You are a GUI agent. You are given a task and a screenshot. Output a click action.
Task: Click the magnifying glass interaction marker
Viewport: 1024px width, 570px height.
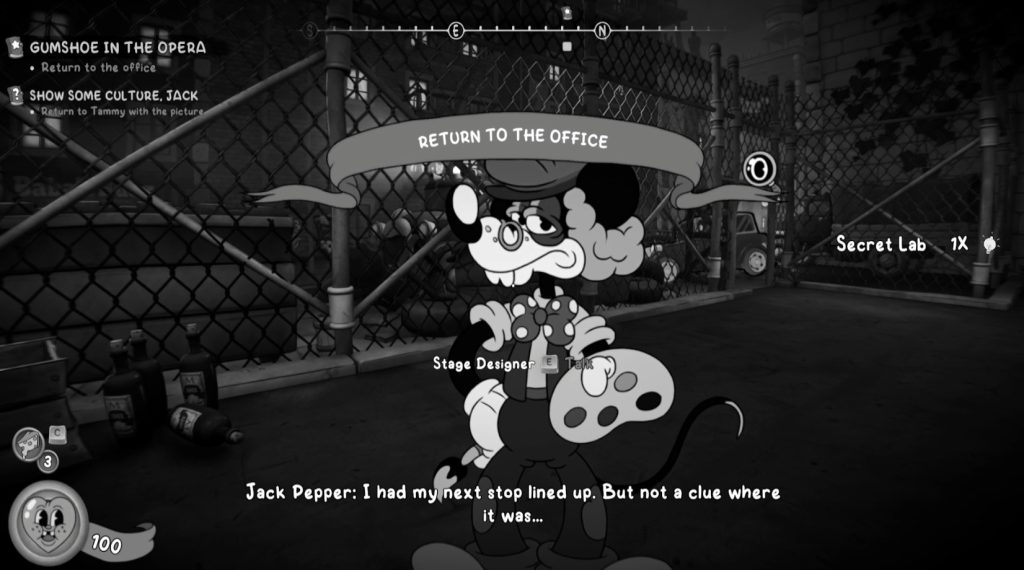(759, 170)
